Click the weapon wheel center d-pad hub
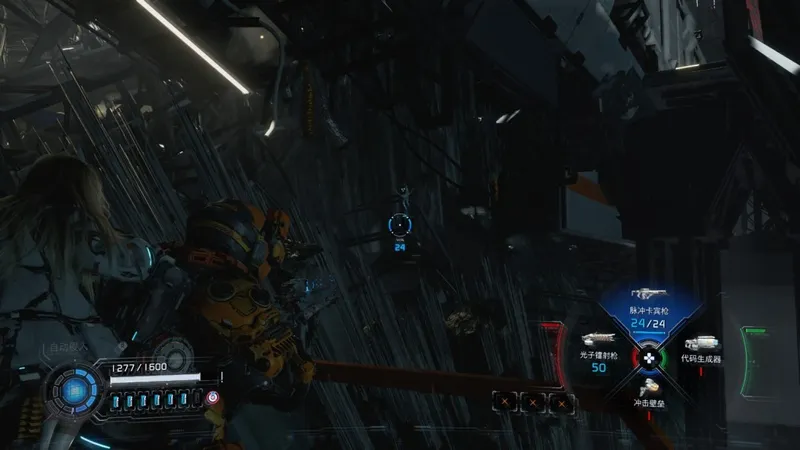Image resolution: width=800 pixels, height=450 pixels. pos(648,356)
